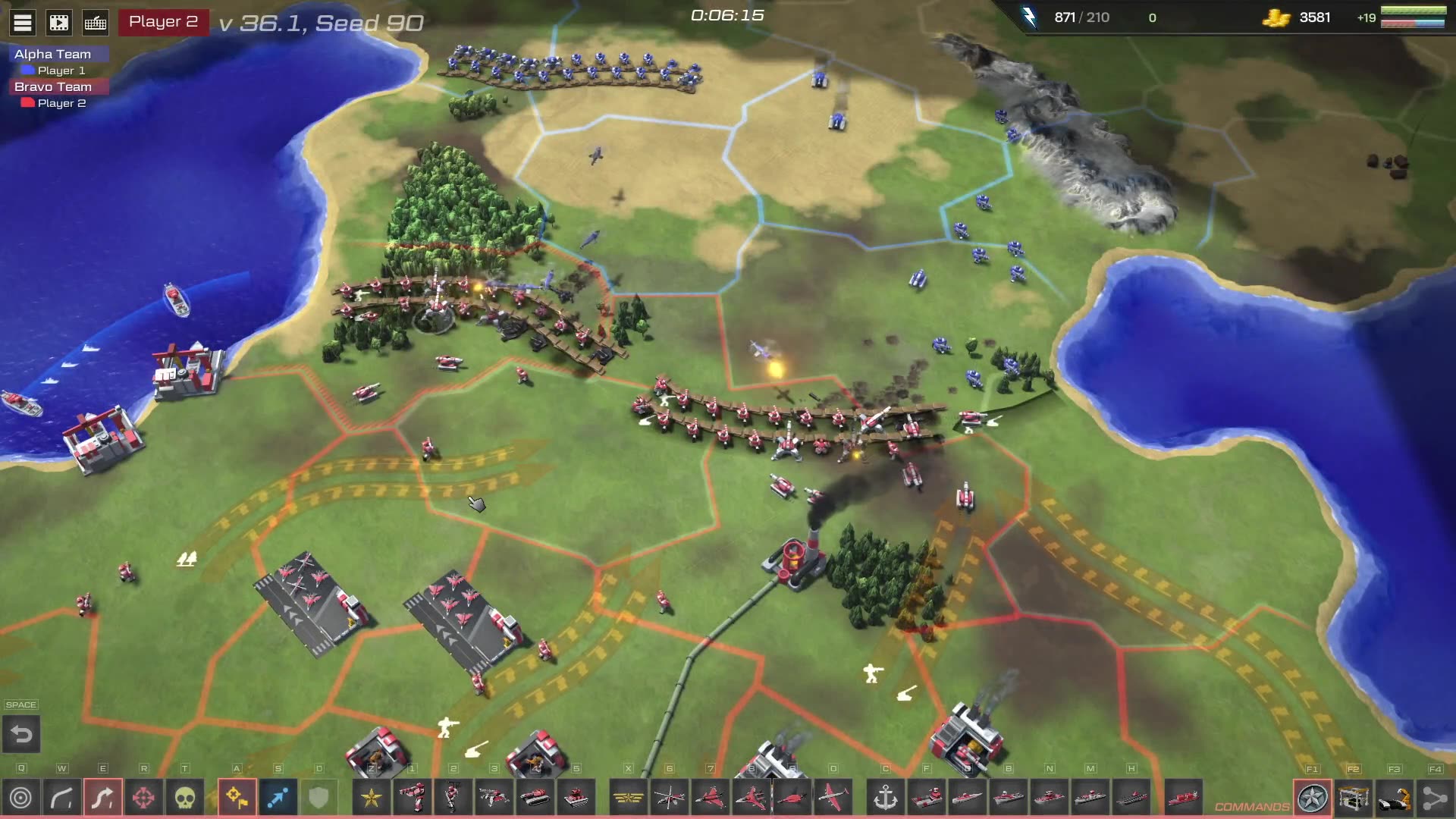Choose the anchor naval category icon

(x=885, y=798)
